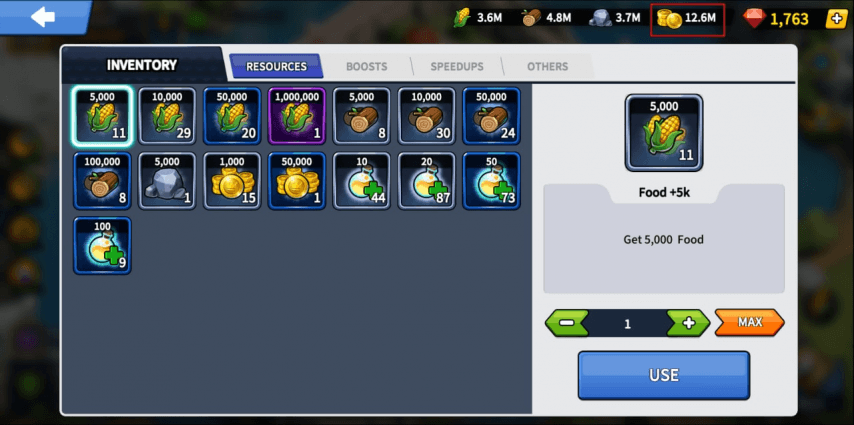Choose the 100,000 wood item slot
Screen dimensions: 854x425
(x=102, y=181)
